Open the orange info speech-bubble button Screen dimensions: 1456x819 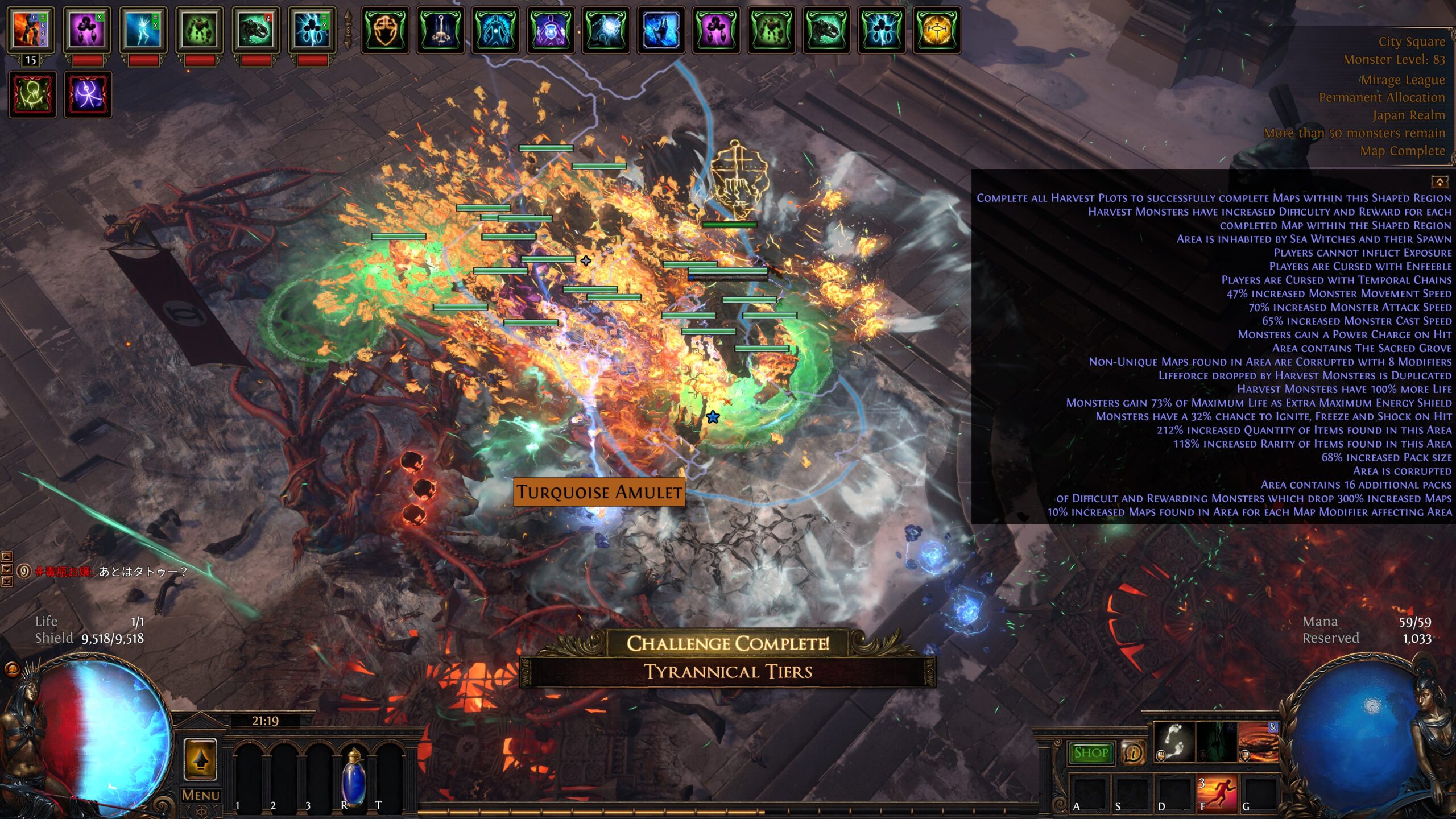(1133, 753)
